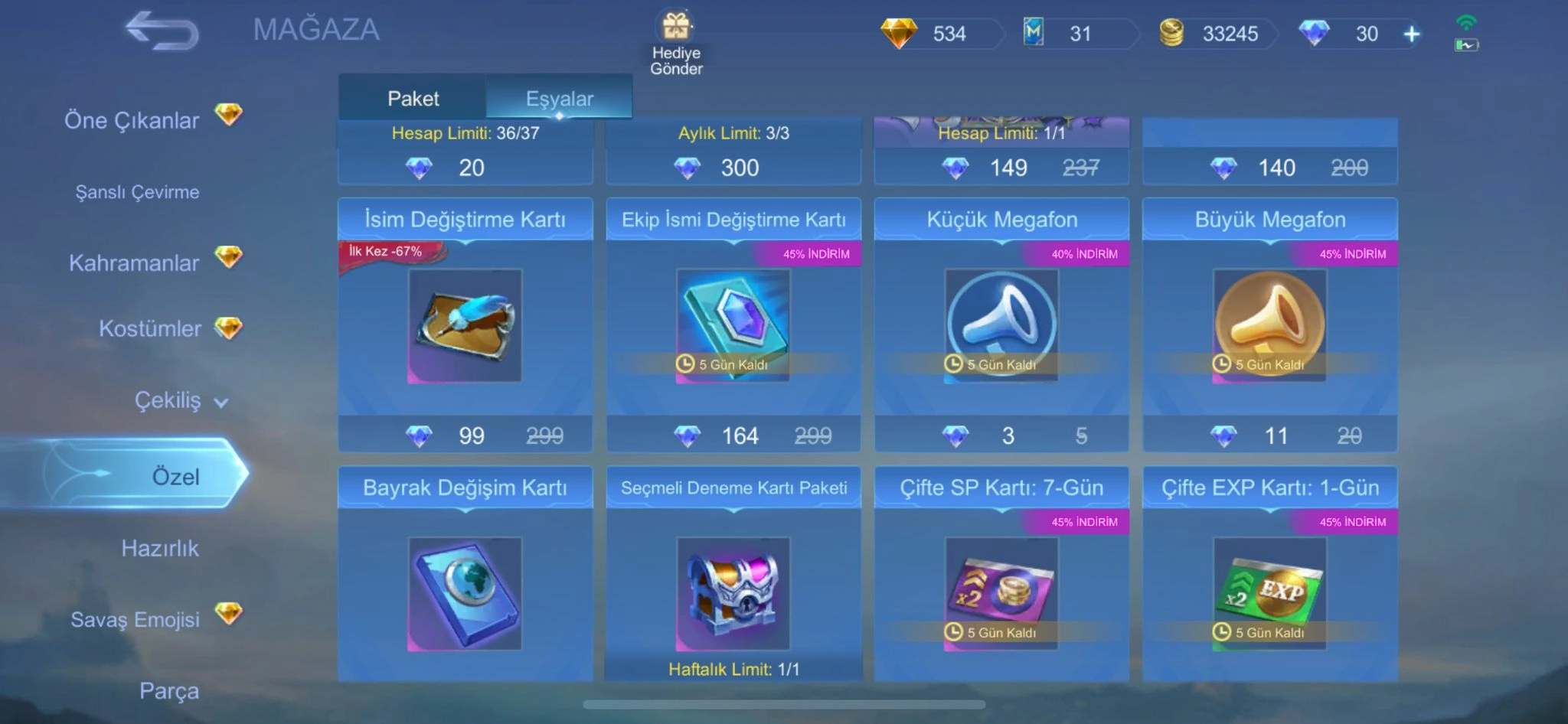Screen dimensions: 1568x724
Task: Tap the Seçmeli Deneme Kartı chest icon
Action: point(733,593)
